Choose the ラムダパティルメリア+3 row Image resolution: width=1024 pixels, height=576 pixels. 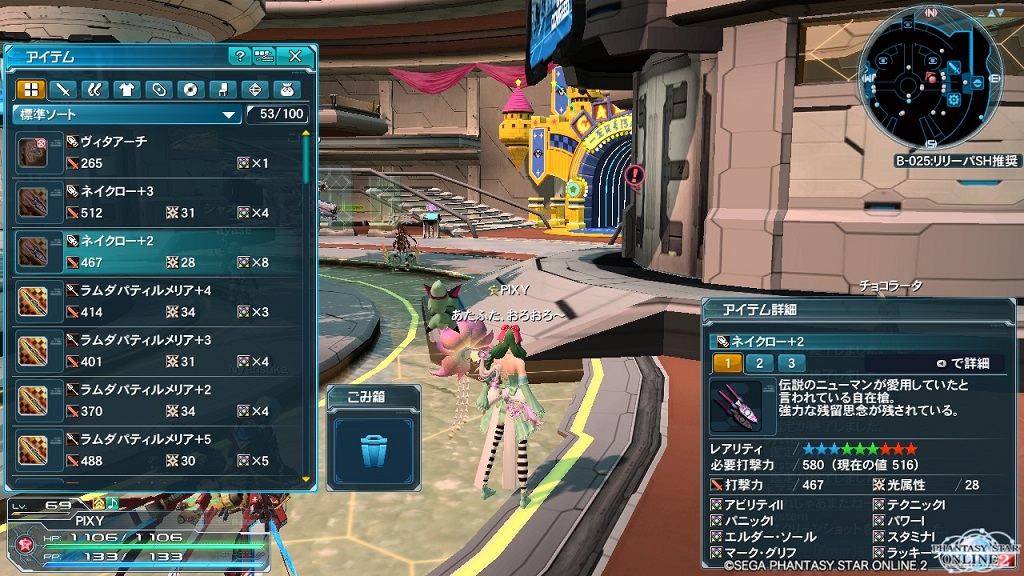[160, 350]
